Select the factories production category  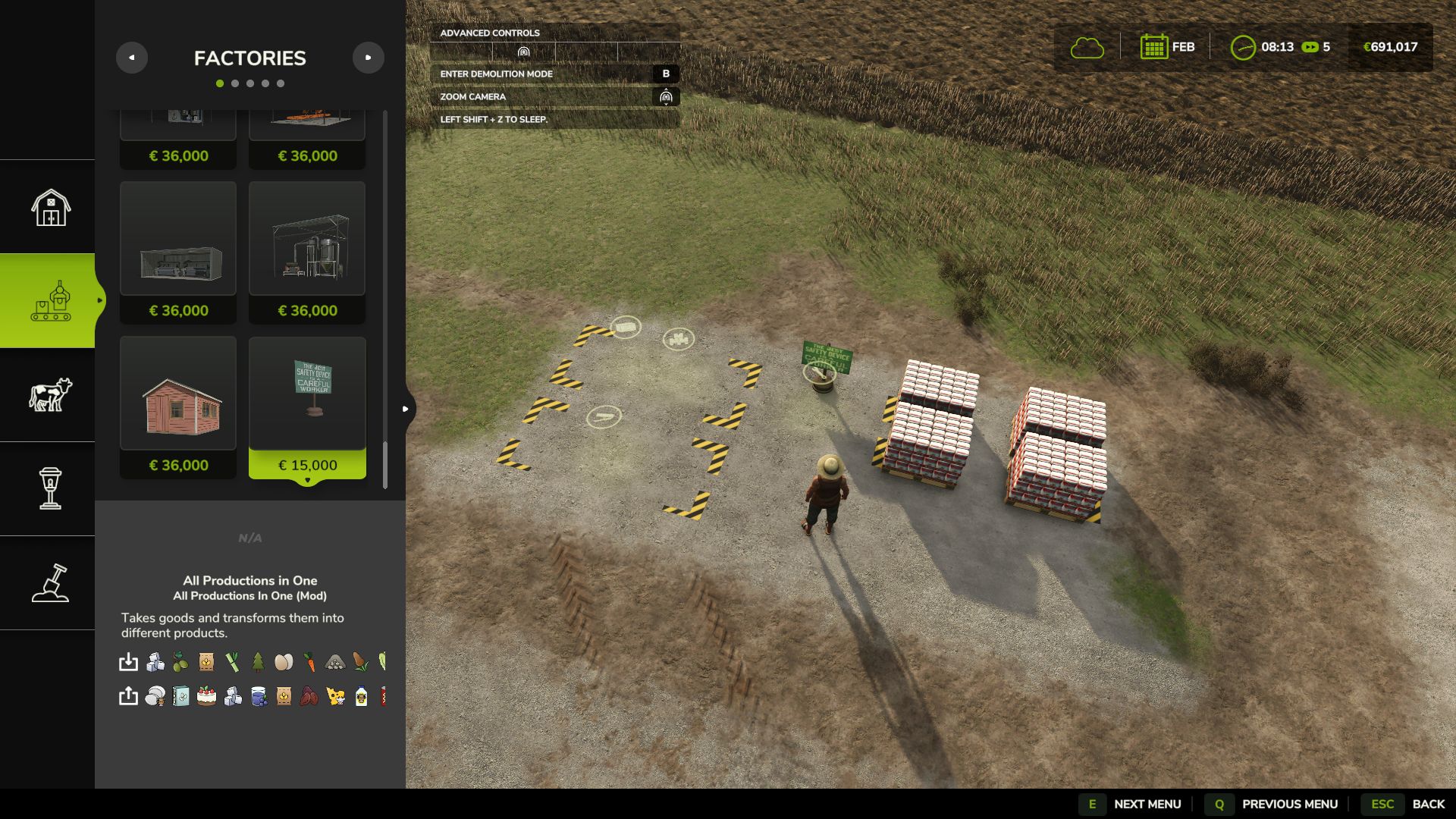click(50, 301)
